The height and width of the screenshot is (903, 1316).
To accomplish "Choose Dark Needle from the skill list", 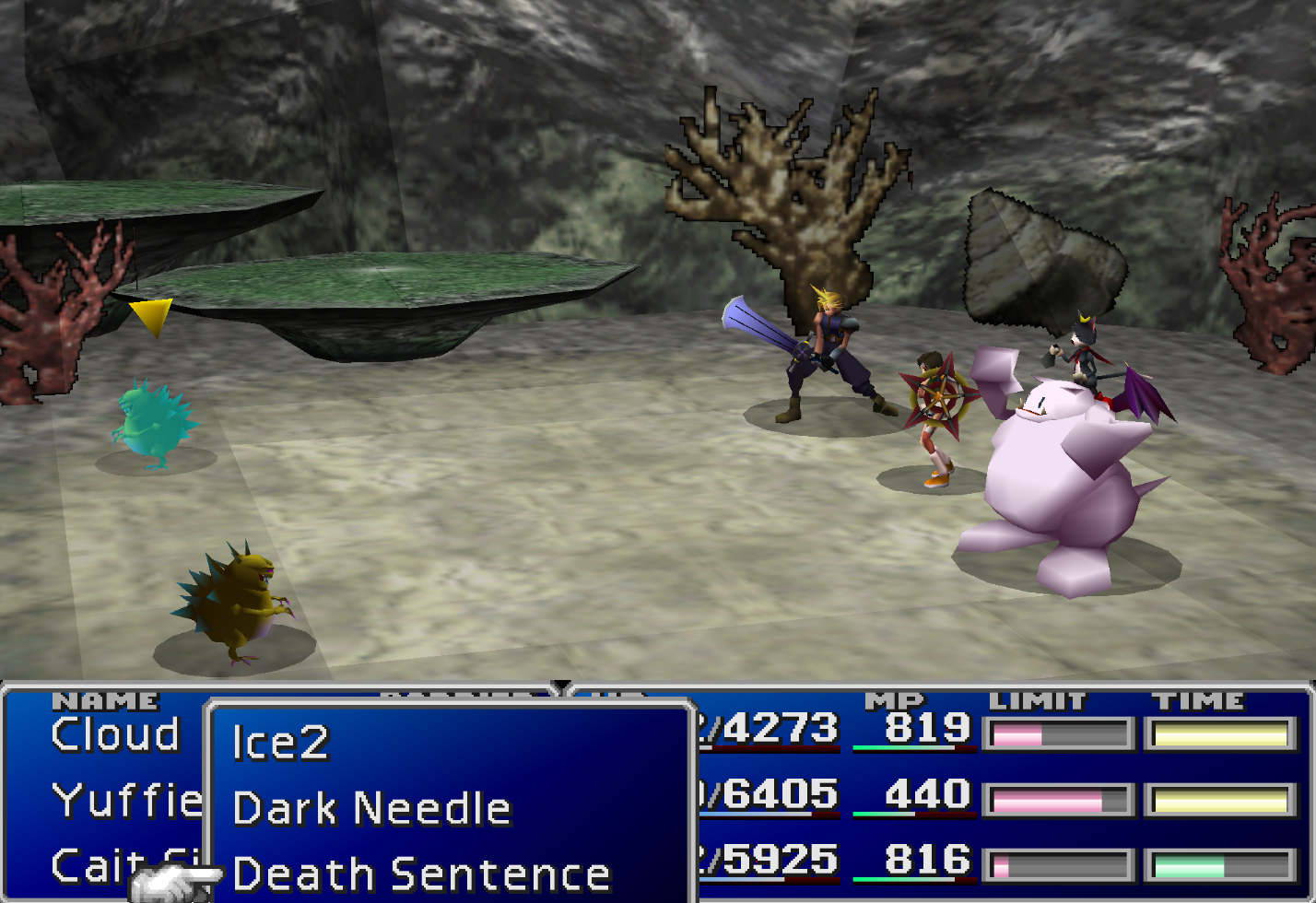I will (371, 809).
